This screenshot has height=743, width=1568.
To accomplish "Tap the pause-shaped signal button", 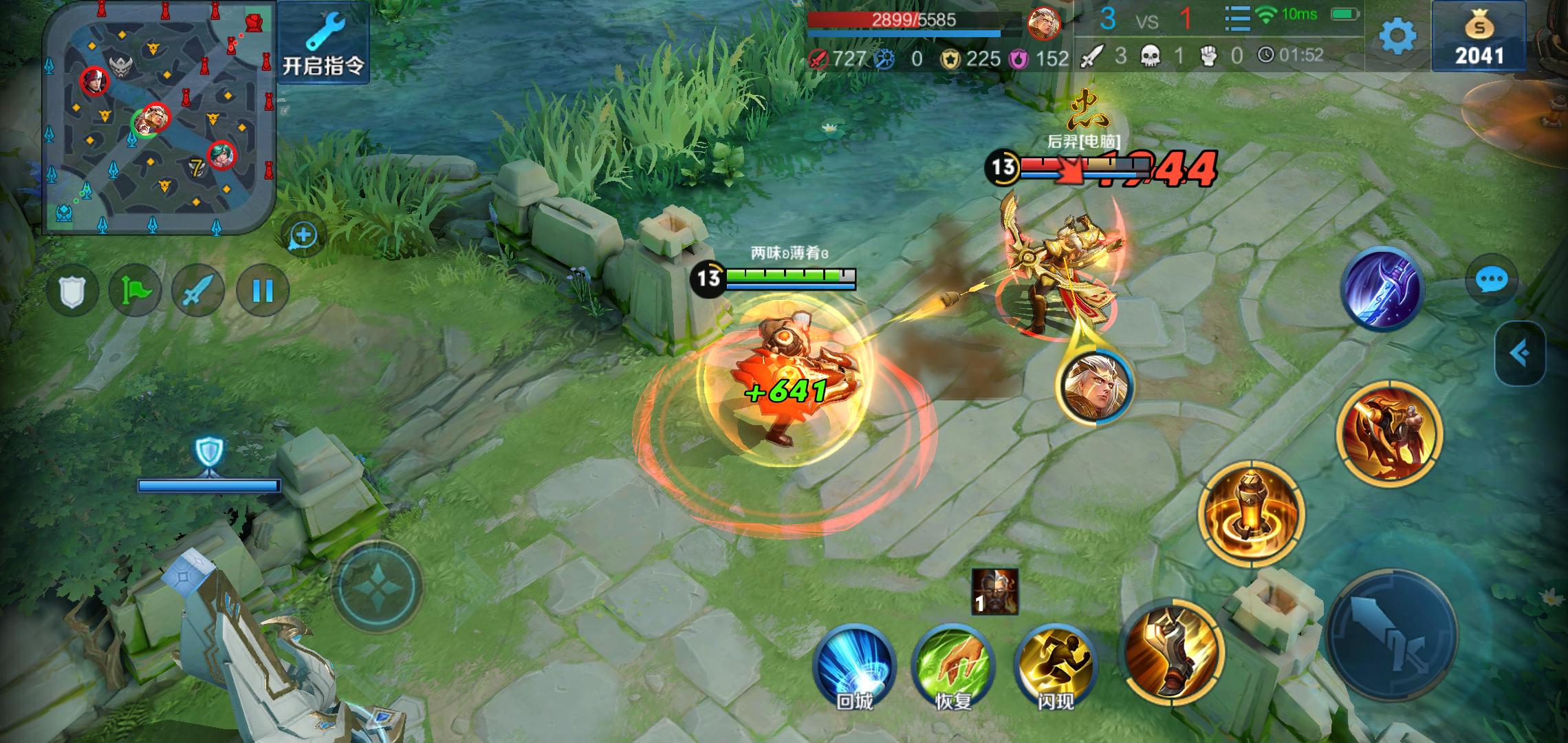I will [262, 291].
